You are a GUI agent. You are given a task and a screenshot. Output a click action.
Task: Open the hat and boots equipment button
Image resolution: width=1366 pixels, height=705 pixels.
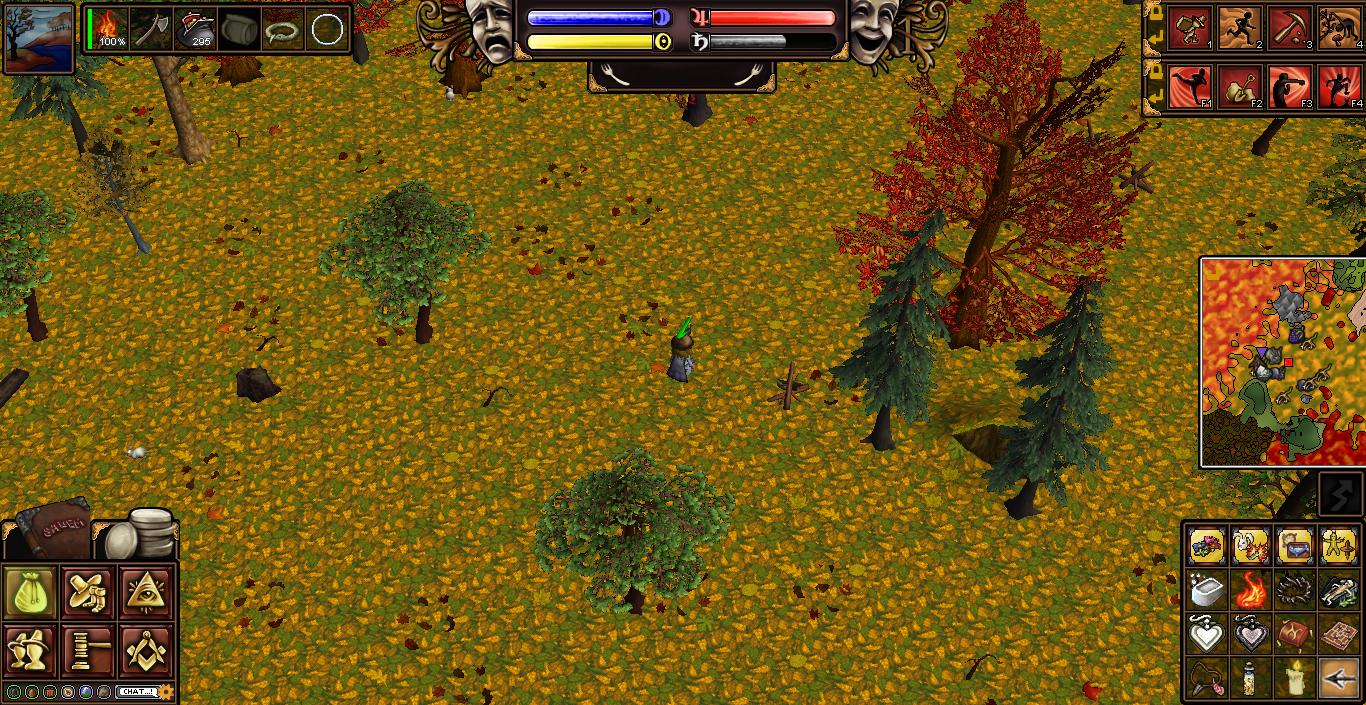[89, 592]
